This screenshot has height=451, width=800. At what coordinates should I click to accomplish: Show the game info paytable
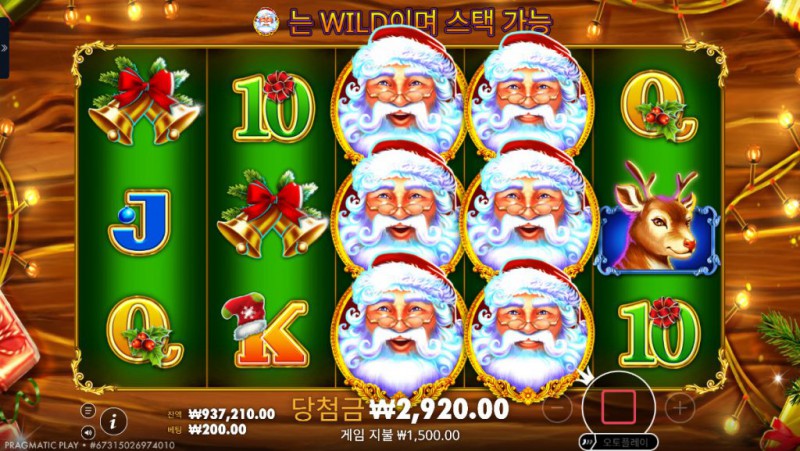click(x=114, y=420)
